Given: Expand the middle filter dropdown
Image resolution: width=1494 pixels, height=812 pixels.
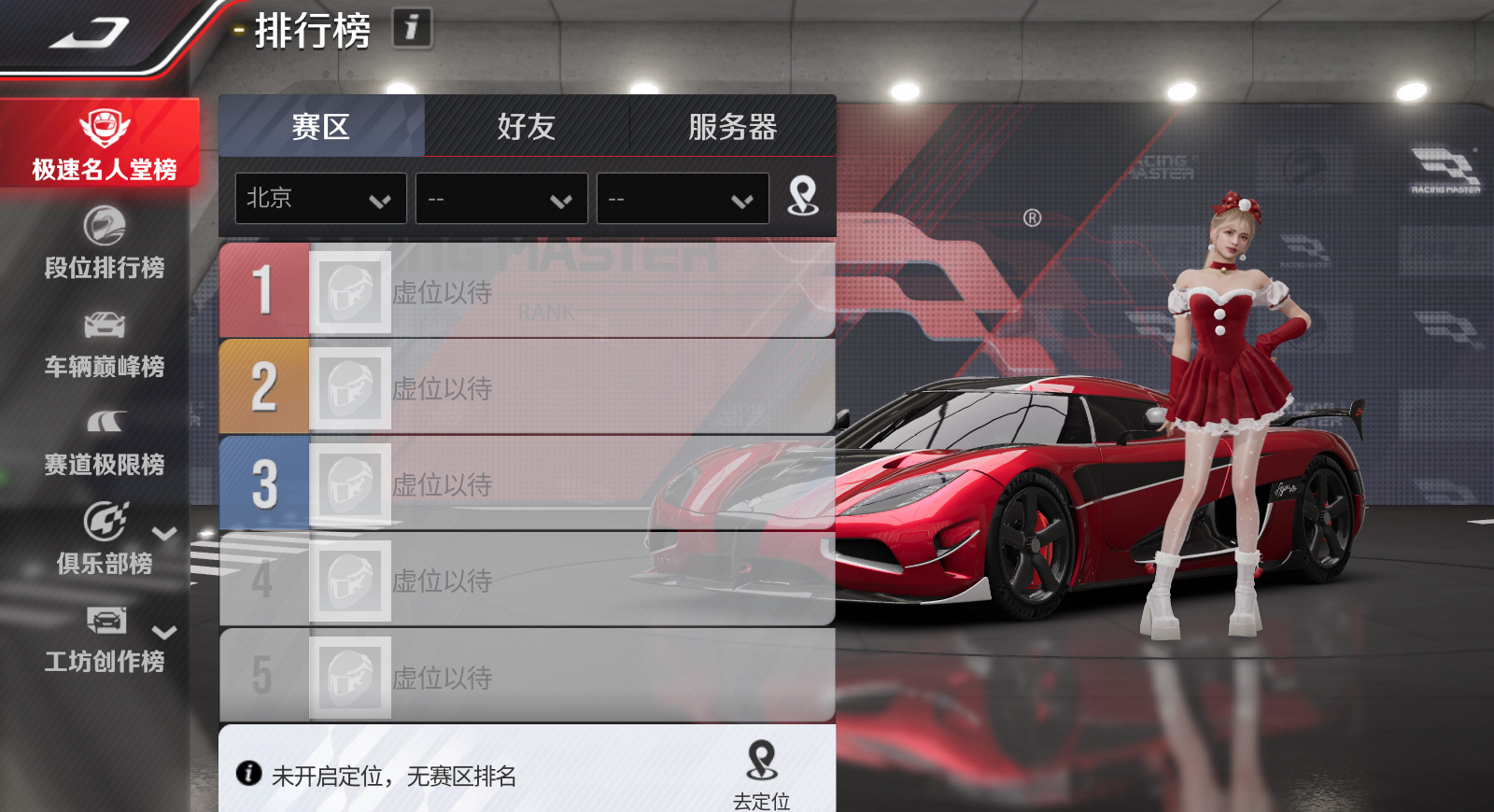Looking at the screenshot, I should [501, 198].
